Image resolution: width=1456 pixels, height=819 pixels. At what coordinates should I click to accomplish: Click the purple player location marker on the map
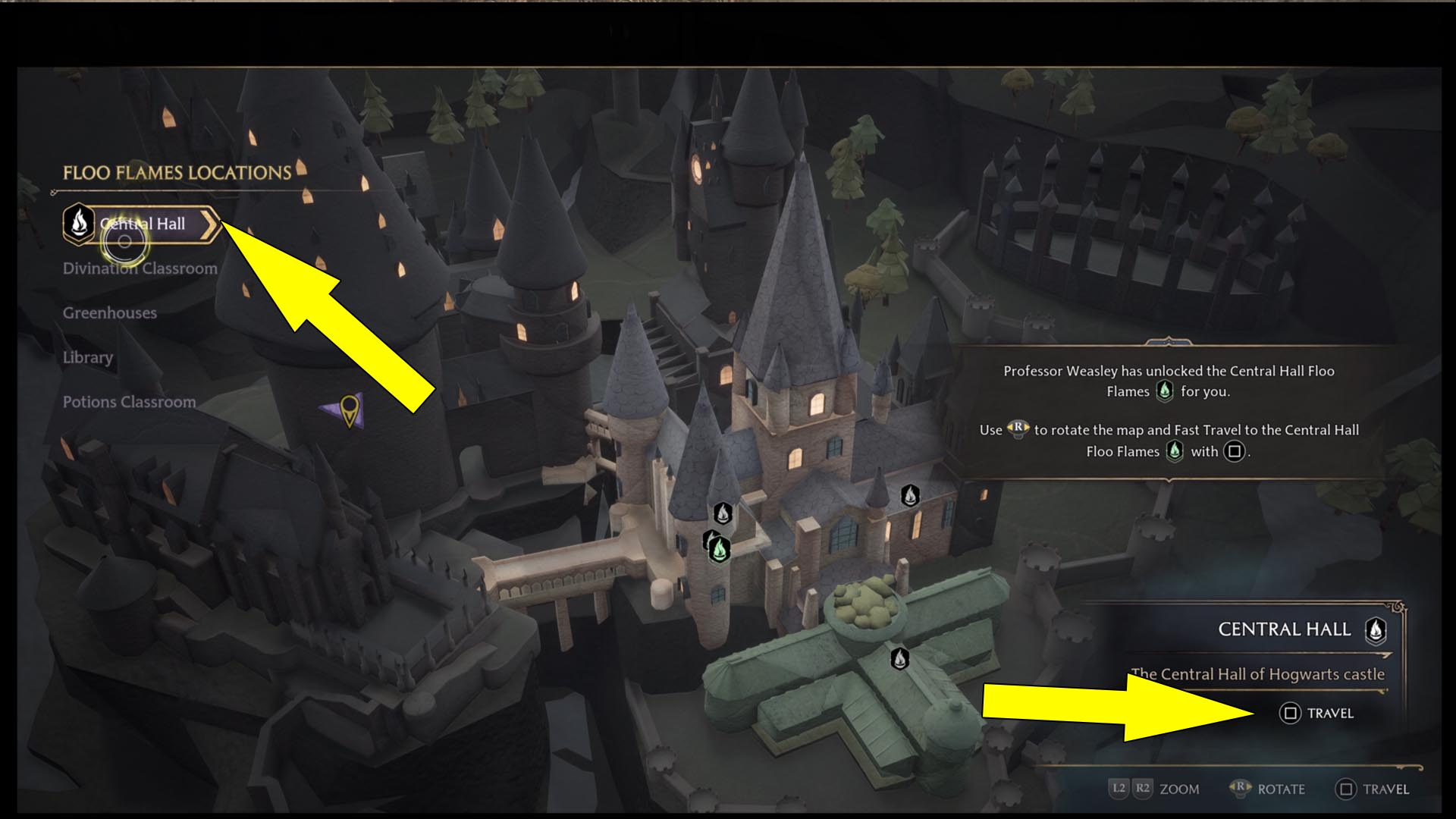(348, 409)
